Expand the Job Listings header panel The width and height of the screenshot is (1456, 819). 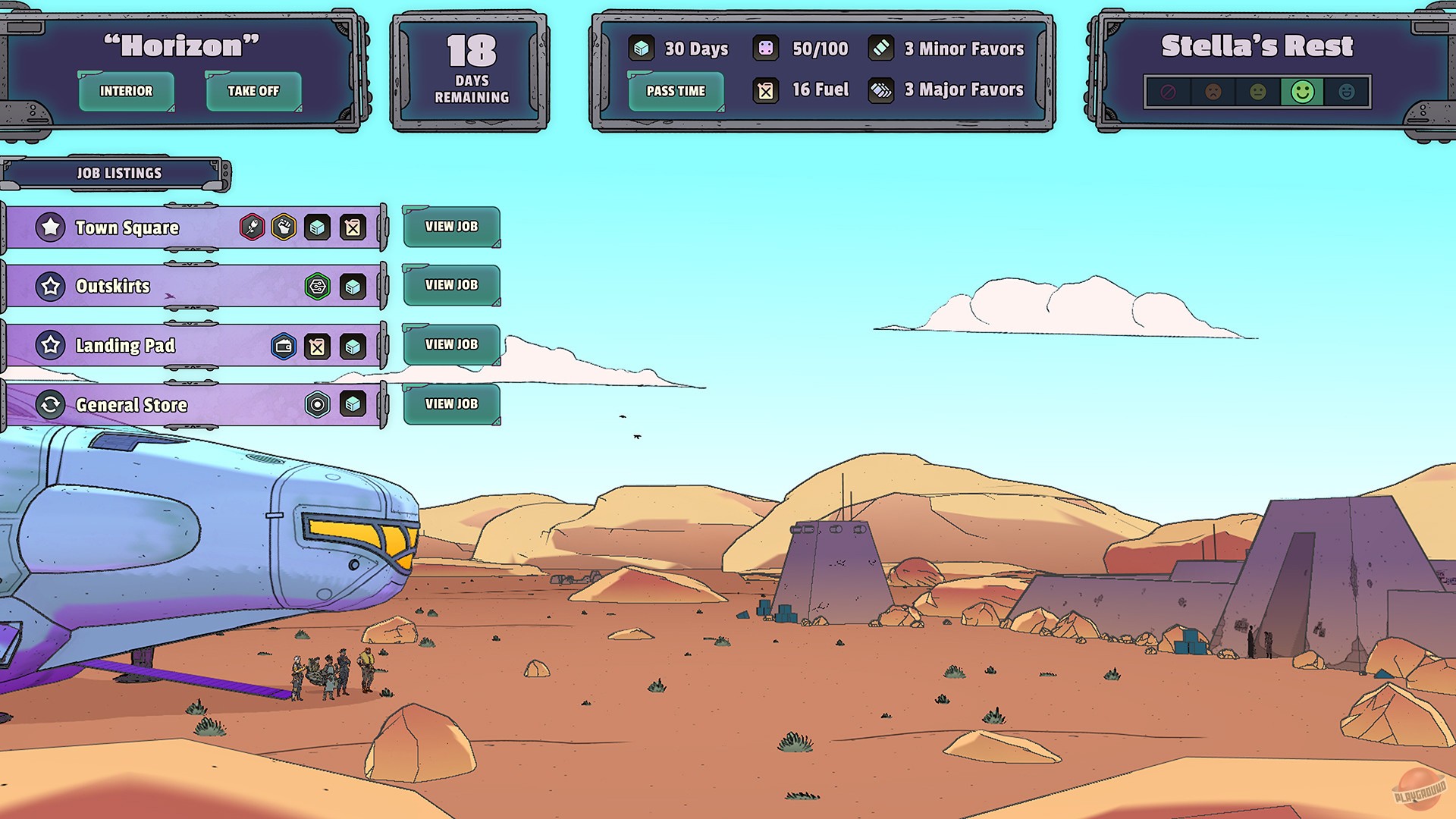[x=118, y=173]
